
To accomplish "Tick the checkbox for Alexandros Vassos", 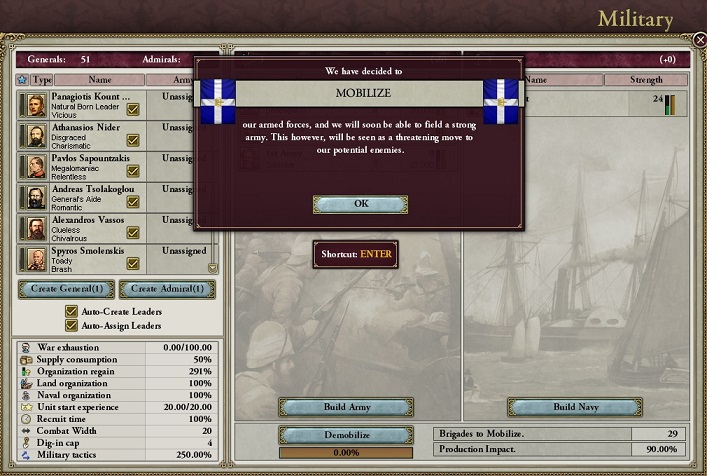I will tap(133, 233).
